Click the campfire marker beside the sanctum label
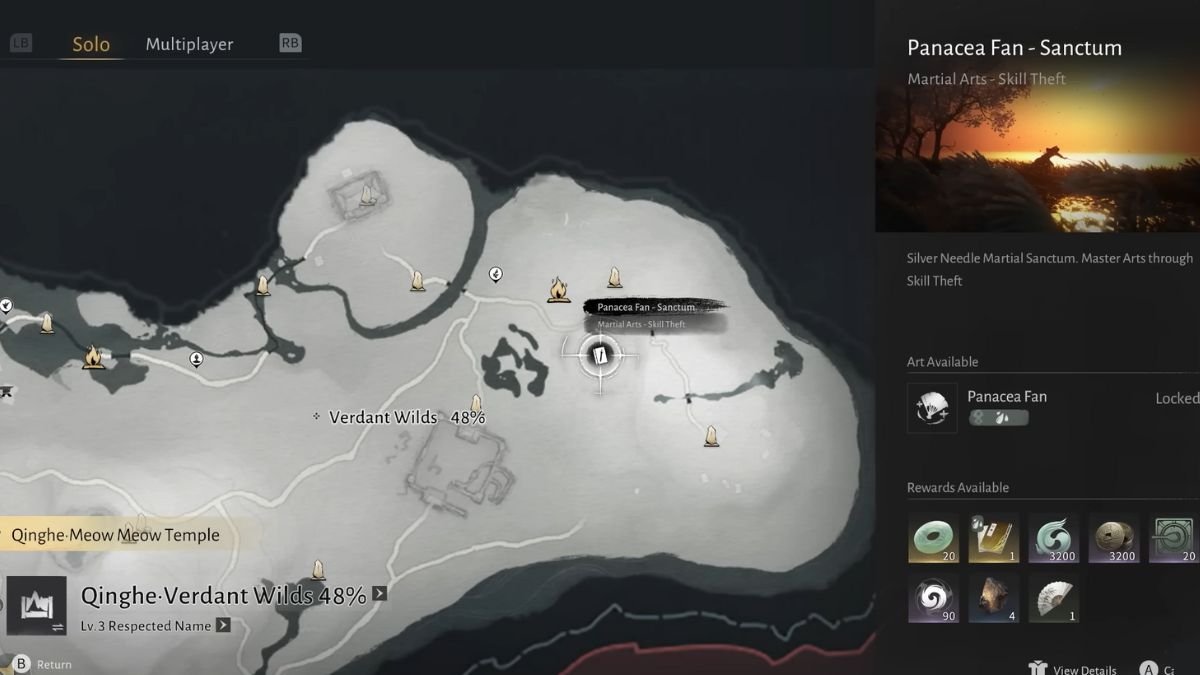This screenshot has width=1200, height=675. pyautogui.click(x=558, y=290)
